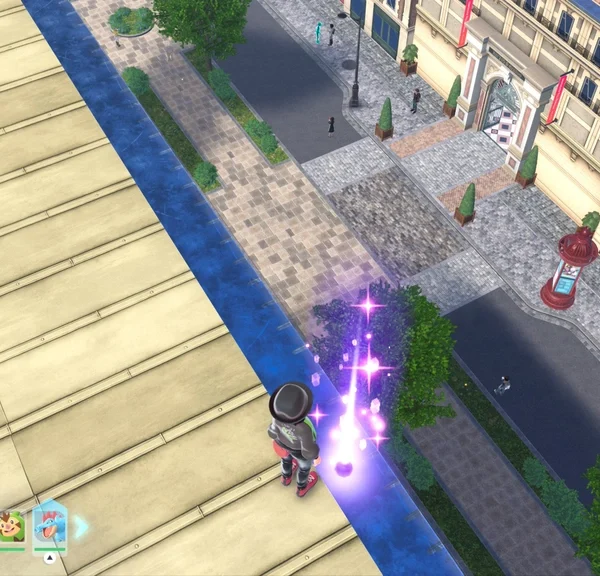This screenshot has height=576, width=600.
Task: Click the arrow beside the party icons
Action: point(81,527)
